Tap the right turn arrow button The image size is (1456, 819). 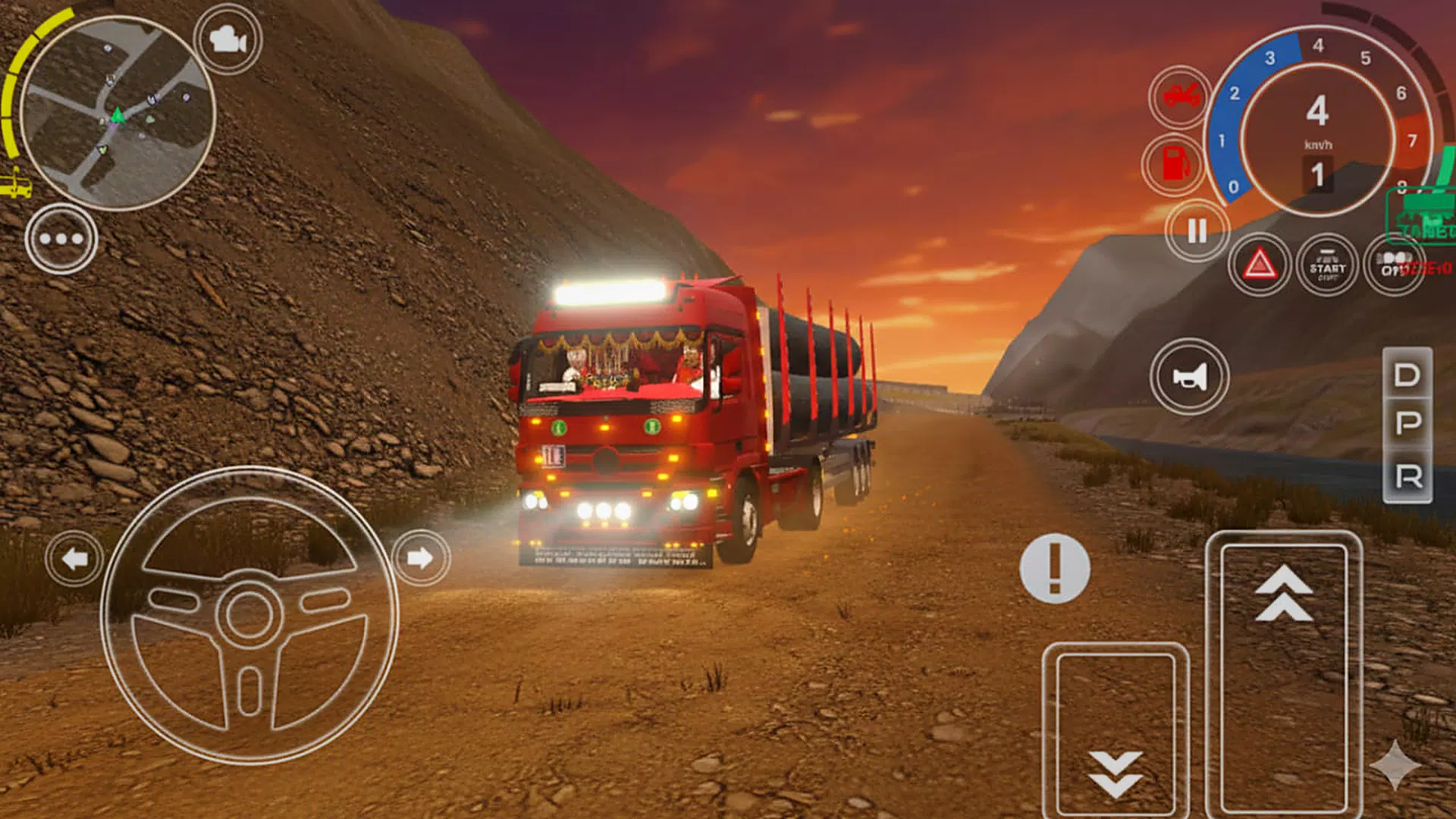tap(420, 559)
